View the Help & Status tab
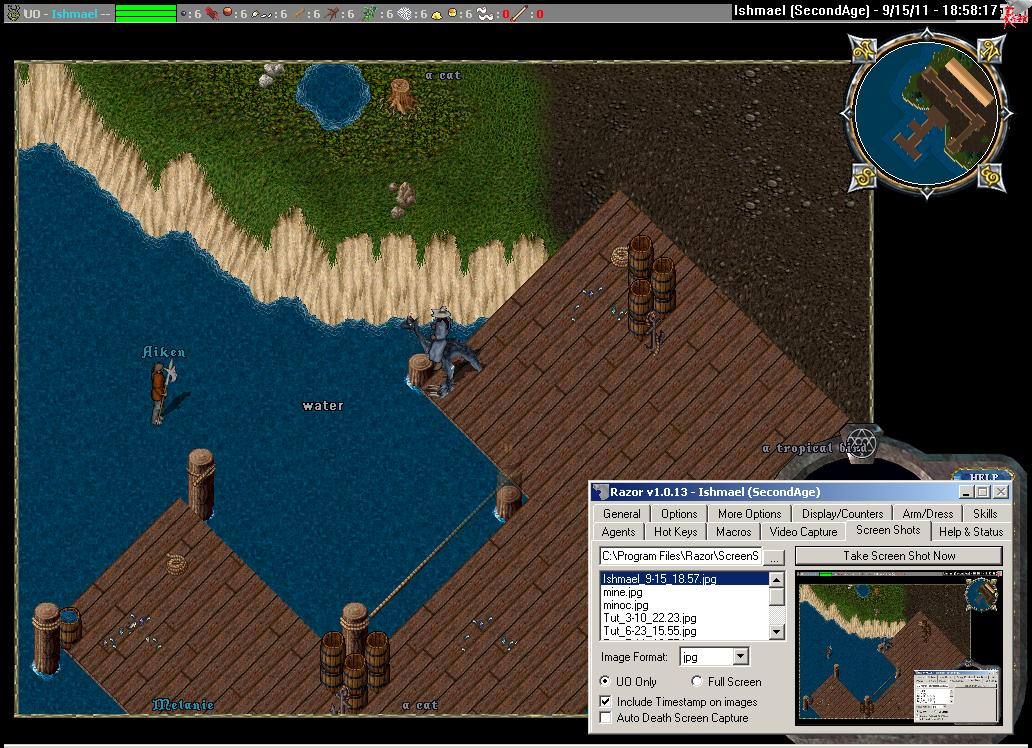1032x748 pixels. click(x=970, y=532)
